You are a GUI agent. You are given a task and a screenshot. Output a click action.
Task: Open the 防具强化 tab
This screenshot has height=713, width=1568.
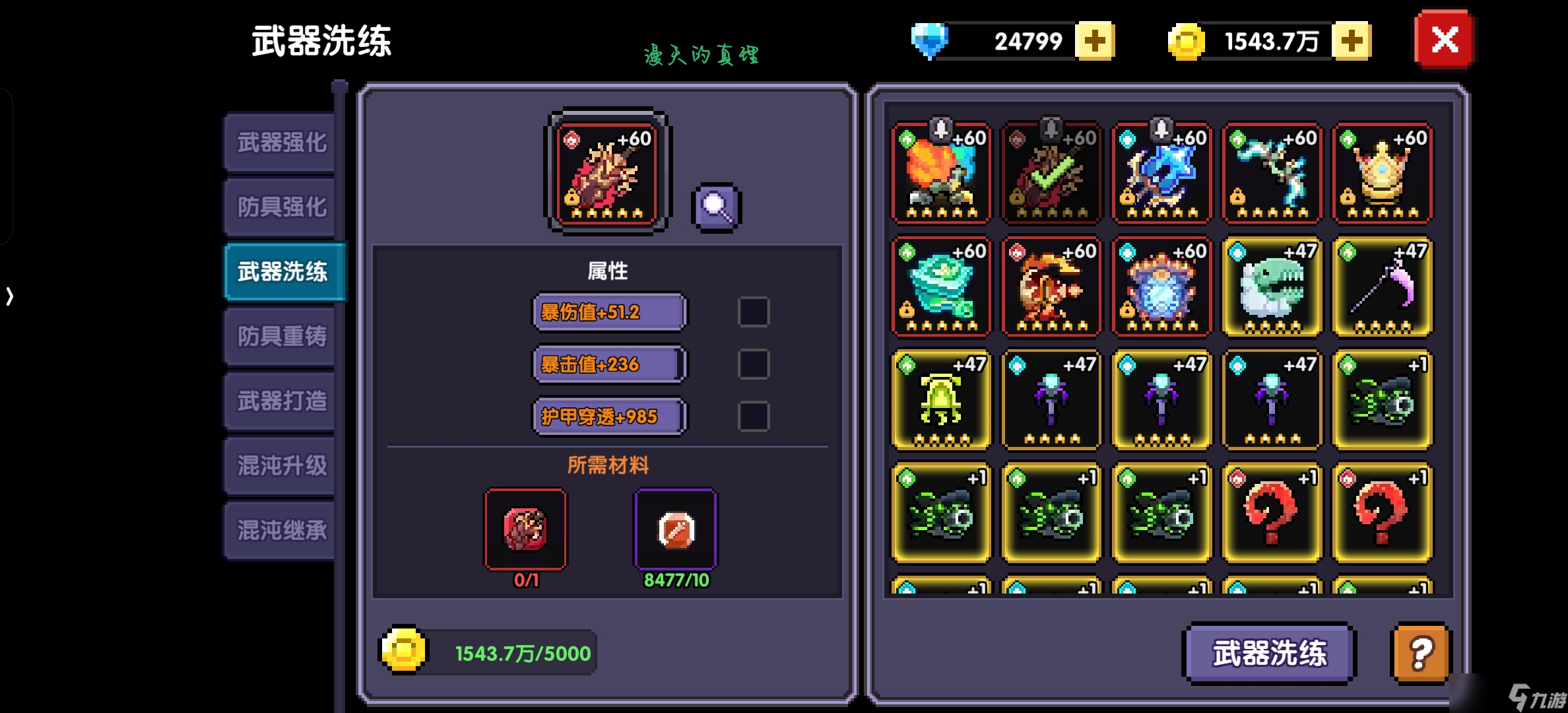pyautogui.click(x=281, y=207)
